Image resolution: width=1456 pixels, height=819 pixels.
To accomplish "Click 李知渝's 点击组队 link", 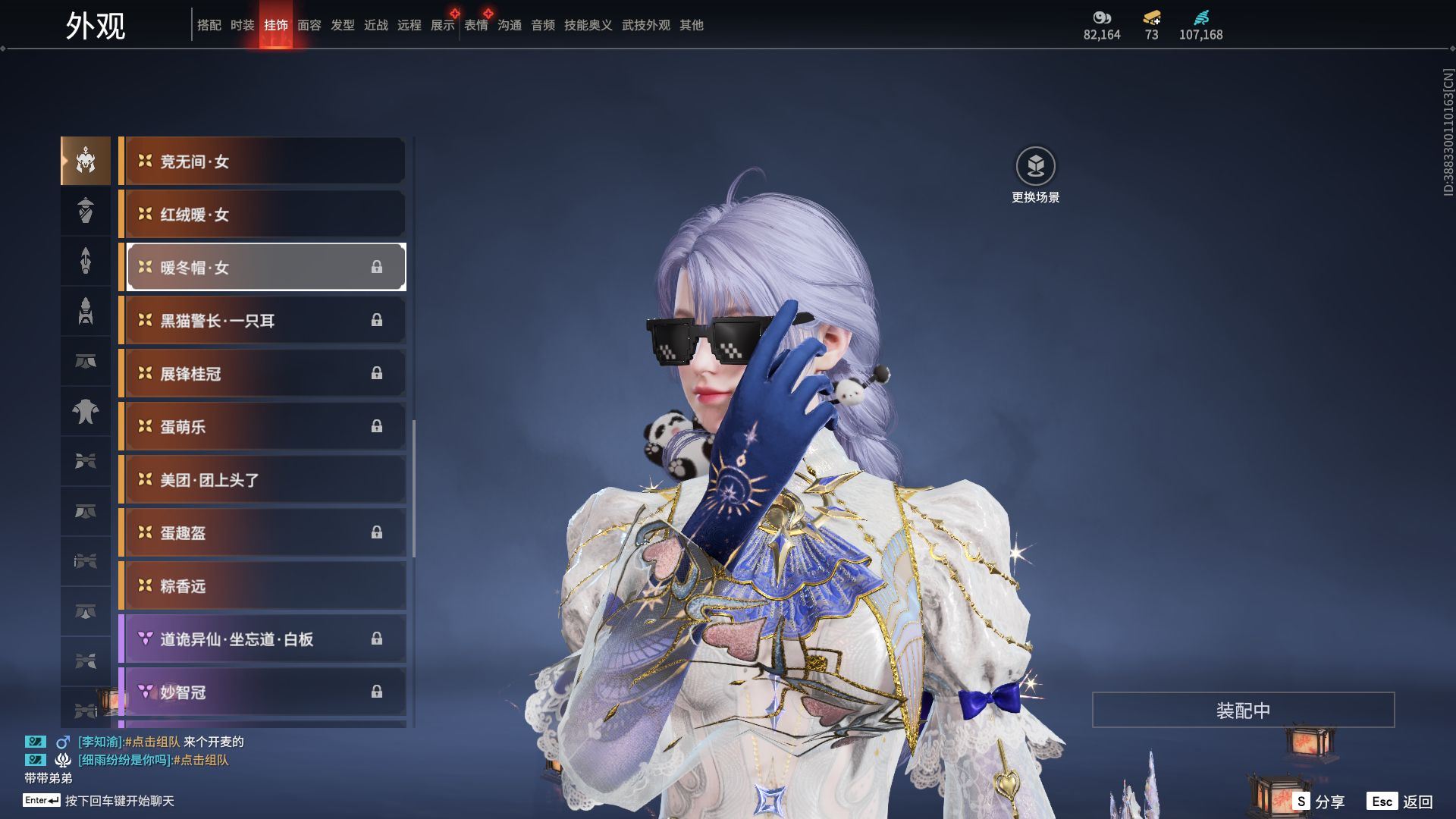I will pos(152,742).
